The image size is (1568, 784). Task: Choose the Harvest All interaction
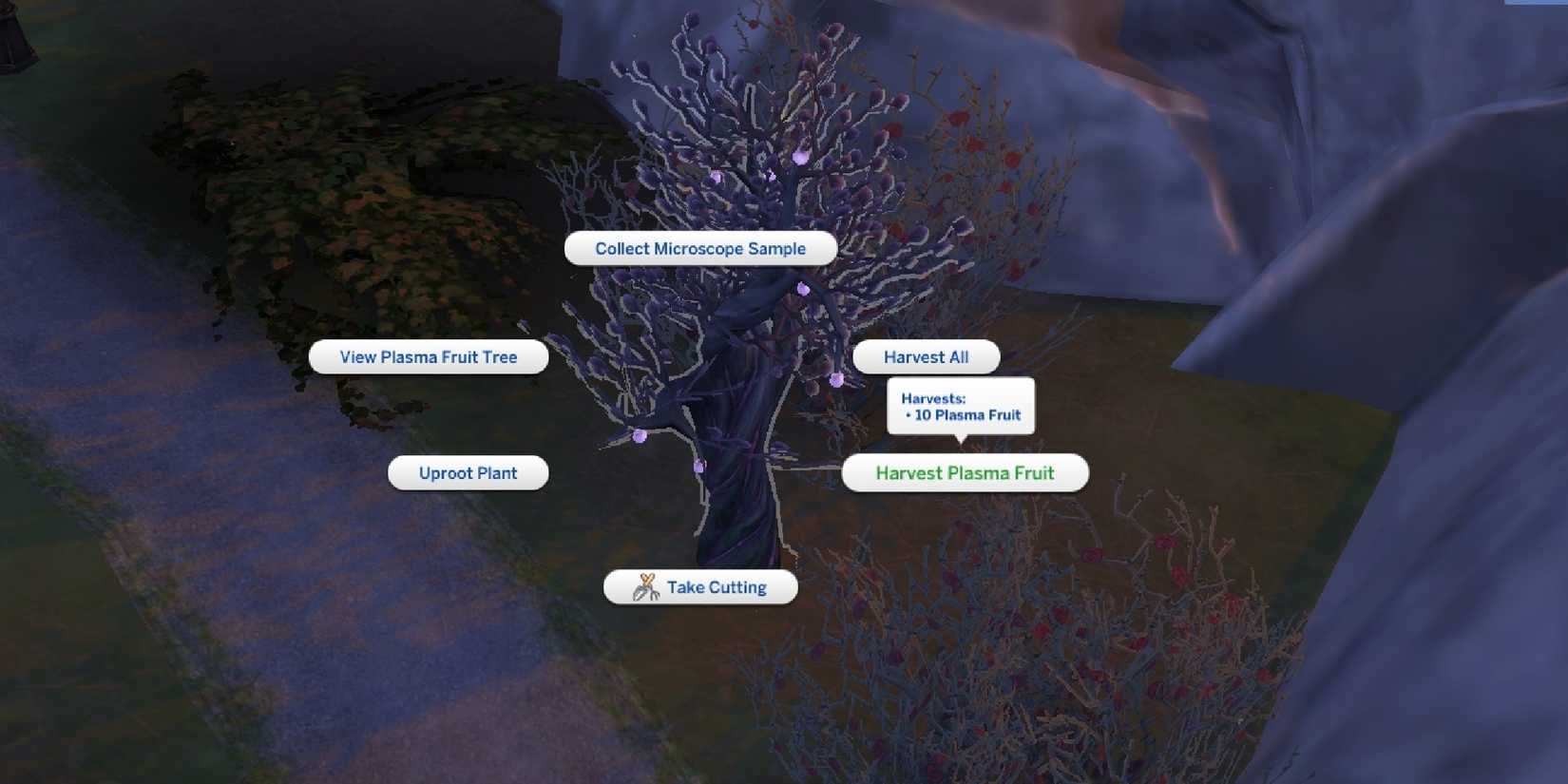(x=927, y=356)
